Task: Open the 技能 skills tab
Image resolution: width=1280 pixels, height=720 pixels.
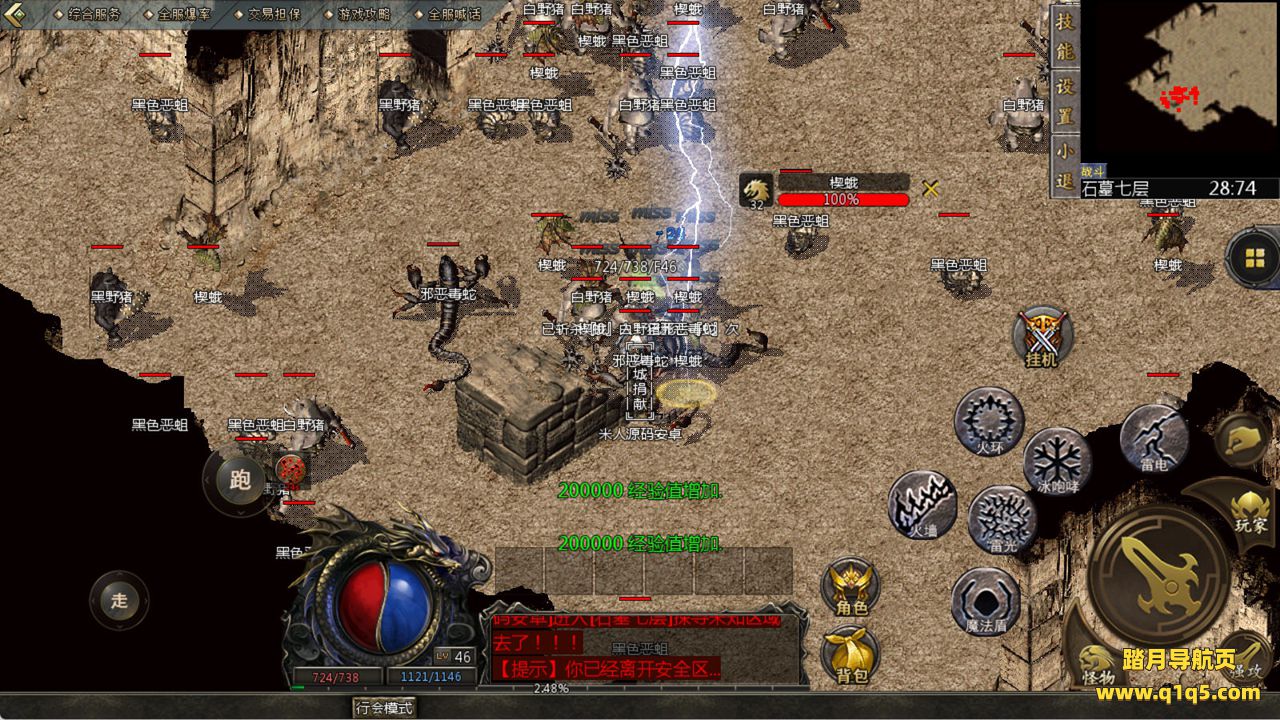Action: coord(1065,38)
